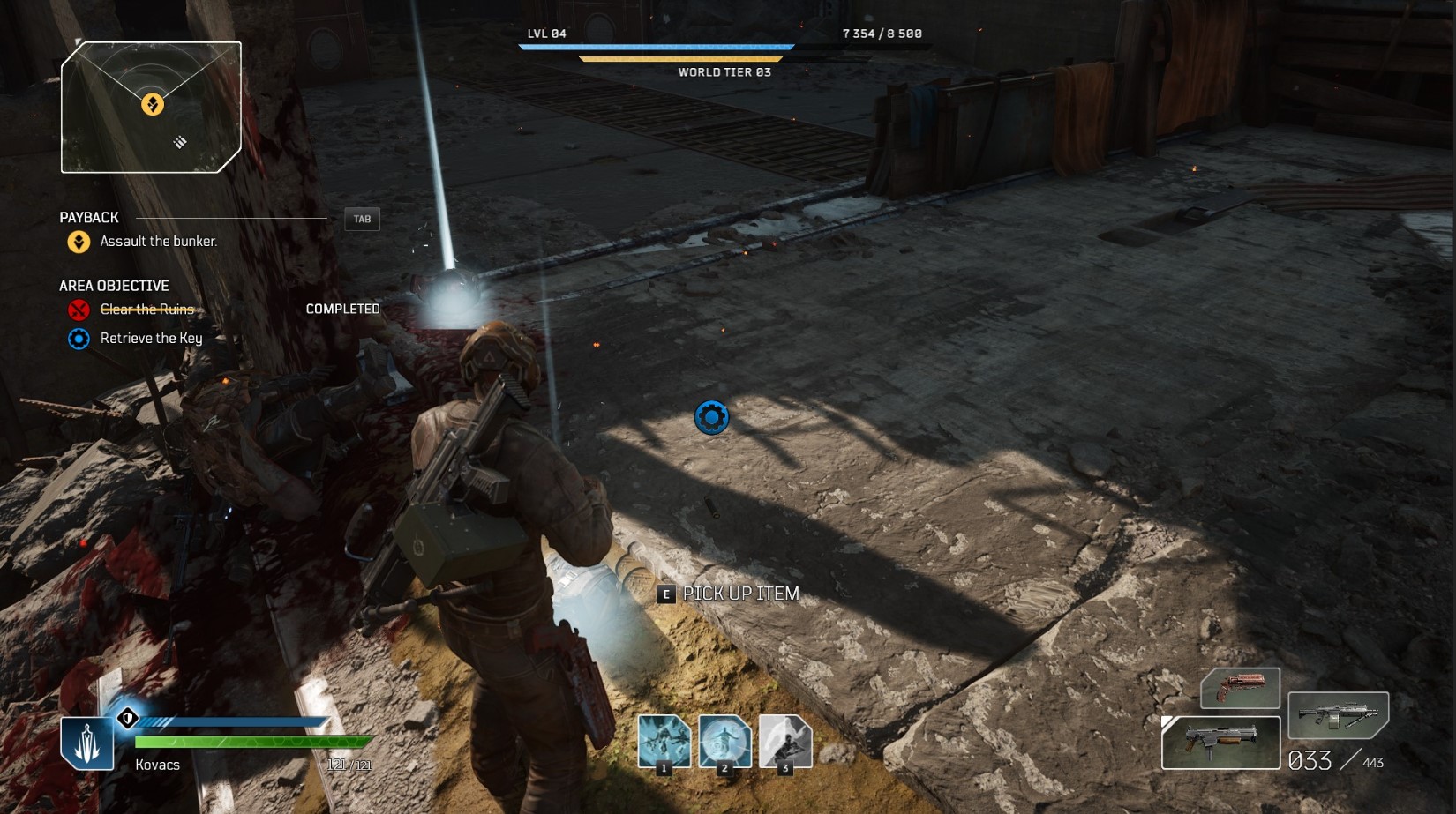Switch to the secondary machine gun slot
Viewport: 1456px width, 814px height.
pyautogui.click(x=1338, y=714)
